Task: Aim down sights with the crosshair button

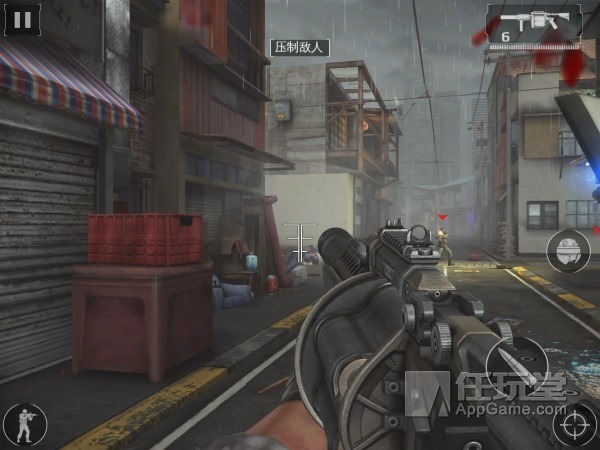Action: click(575, 423)
